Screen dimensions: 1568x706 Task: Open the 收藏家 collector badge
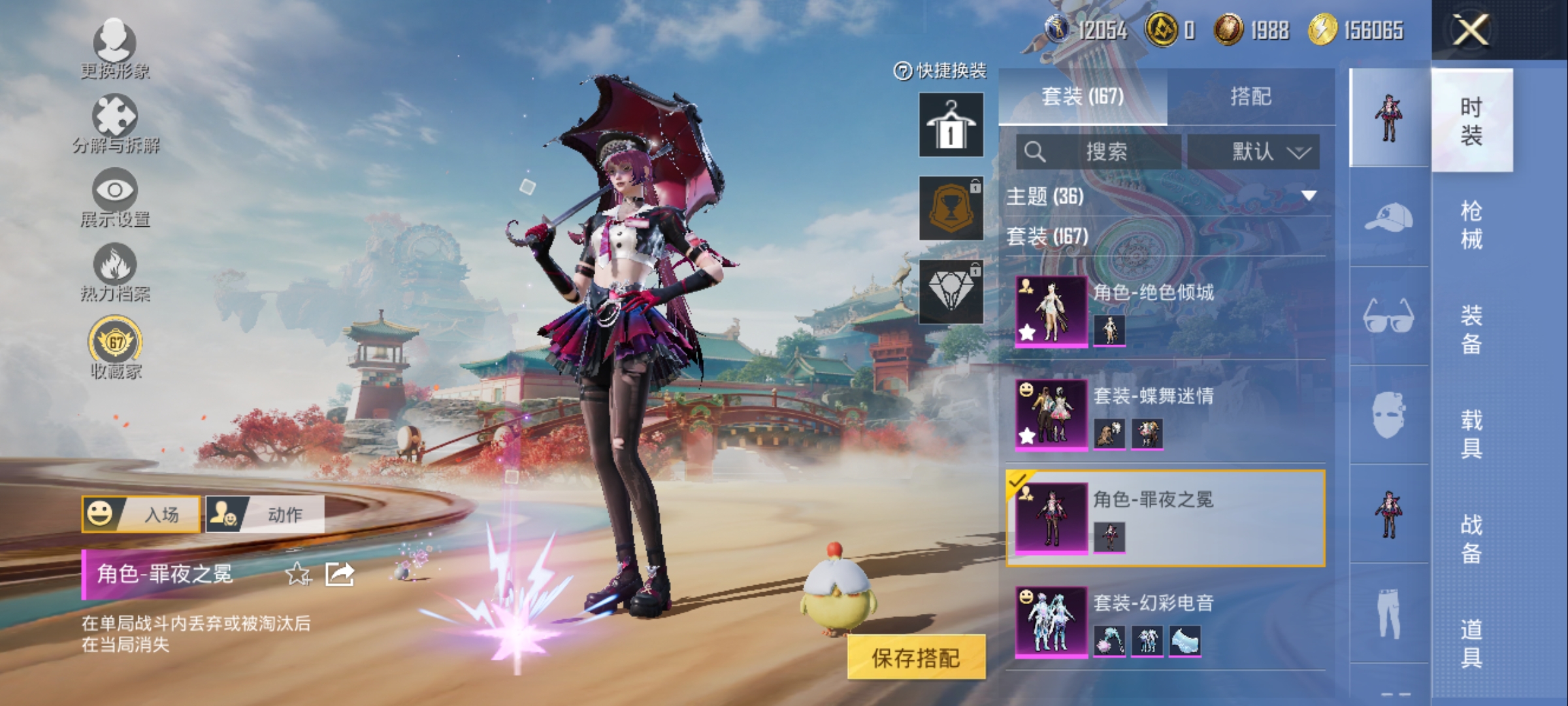pos(115,346)
